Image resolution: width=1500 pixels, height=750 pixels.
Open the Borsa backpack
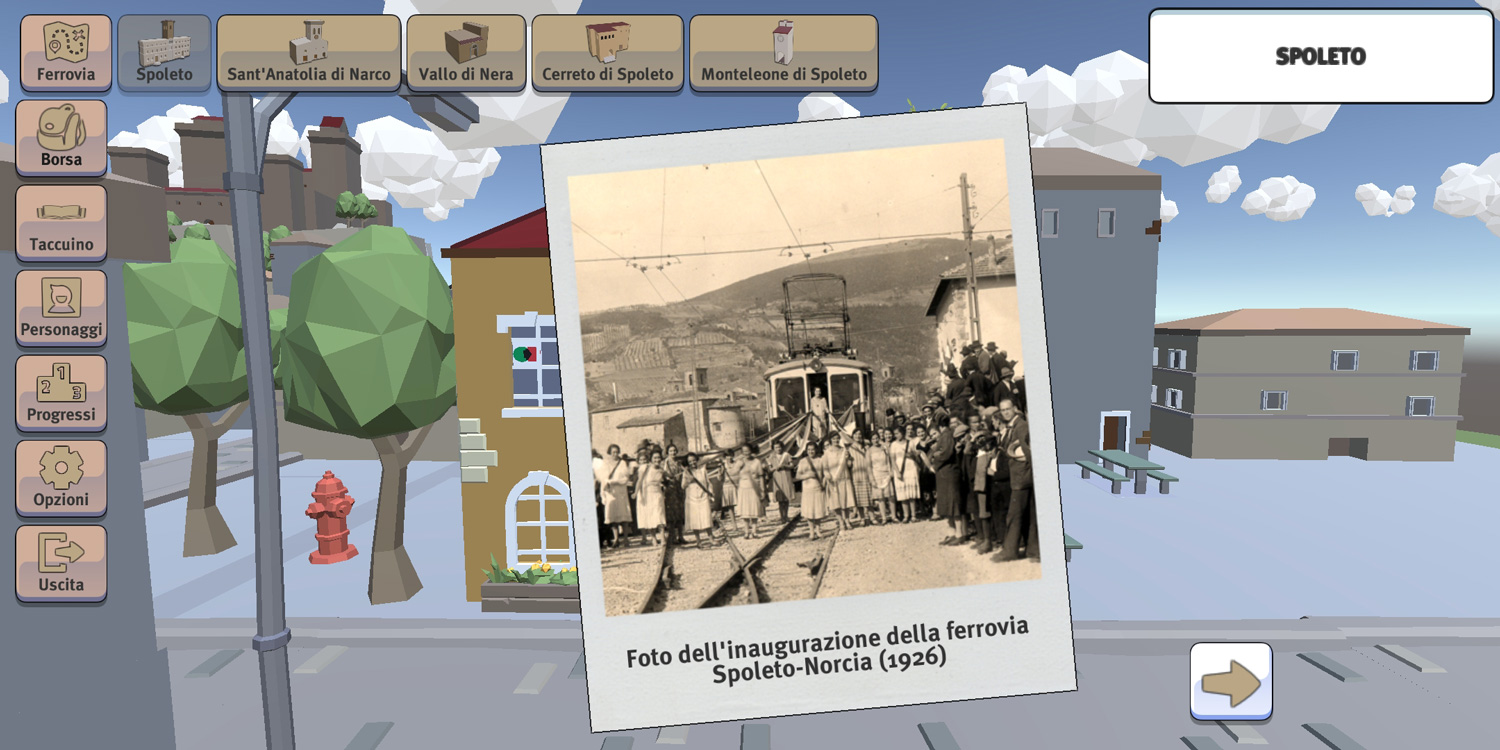click(x=61, y=138)
